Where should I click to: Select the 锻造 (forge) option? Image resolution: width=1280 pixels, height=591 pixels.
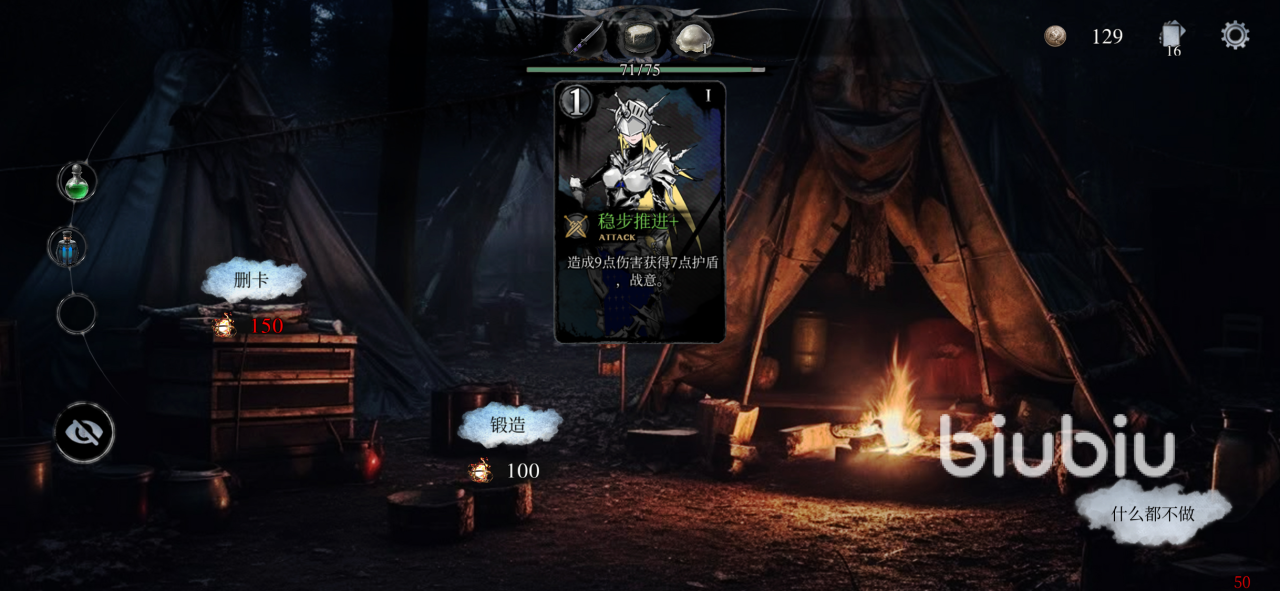[x=508, y=425]
